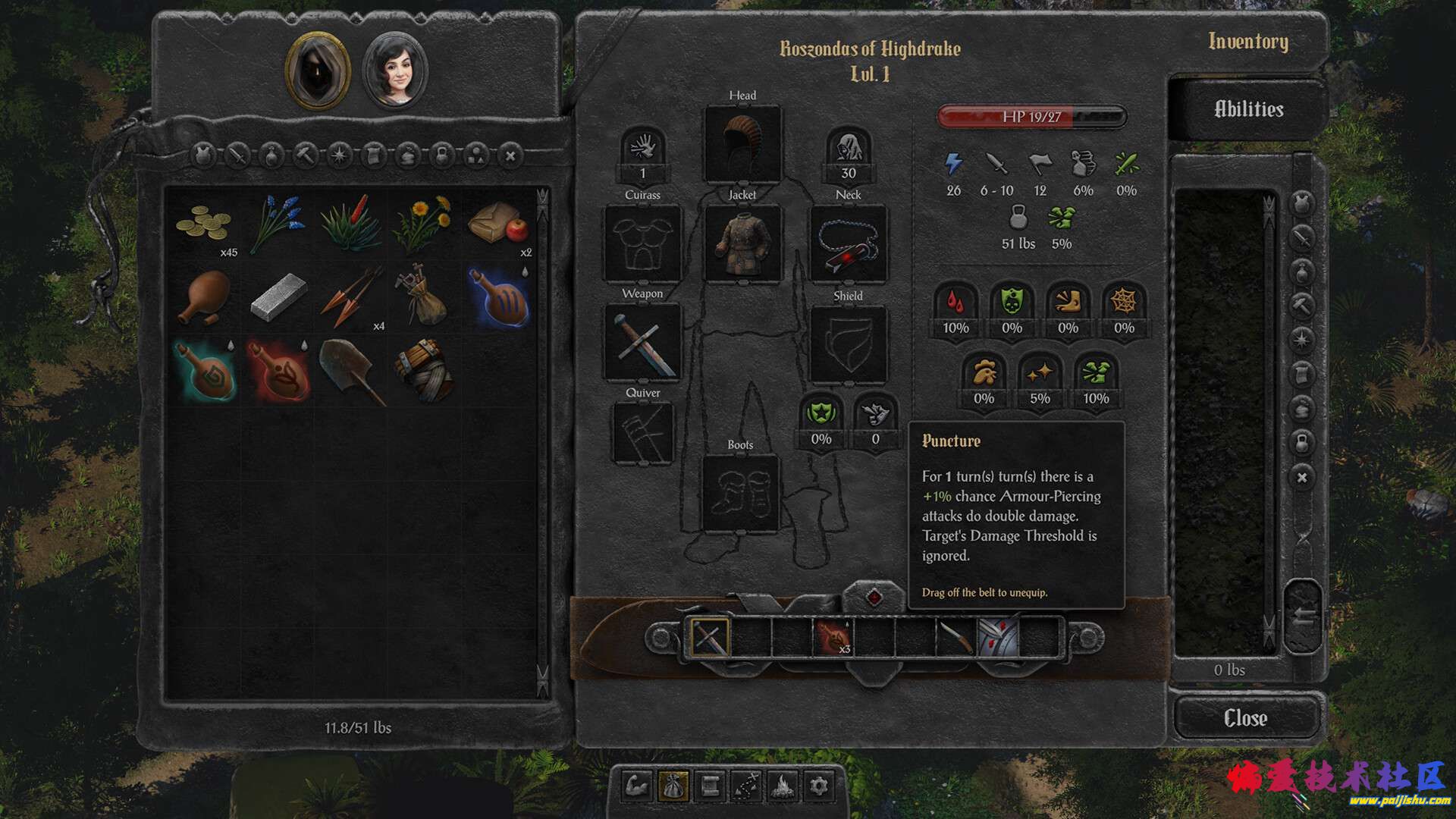Select the iron ingot item
This screenshot has width=1456, height=819.
[x=278, y=298]
